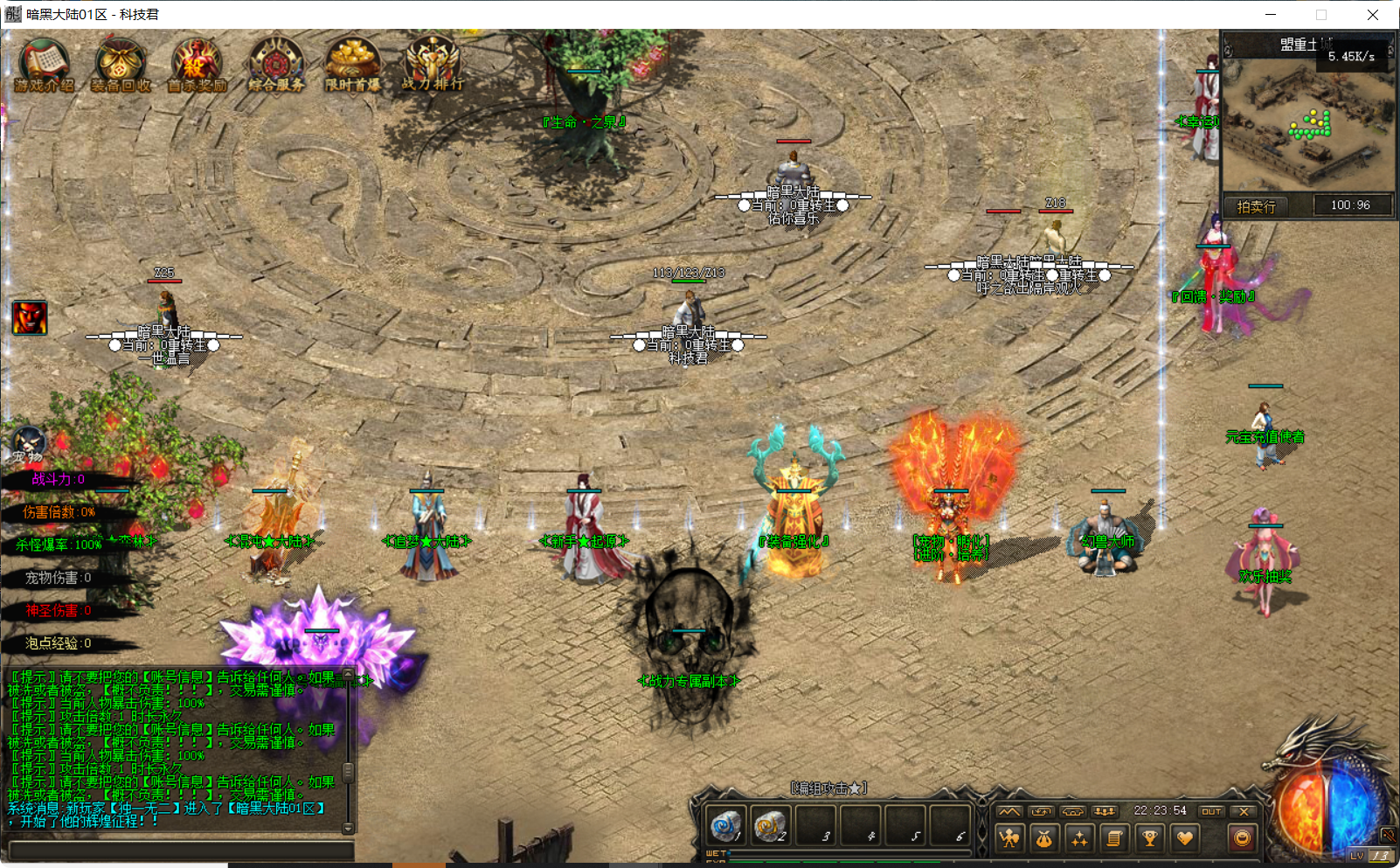The image size is (1400, 868).
Task: Expand the chat window with its arrow
Action: point(348,674)
